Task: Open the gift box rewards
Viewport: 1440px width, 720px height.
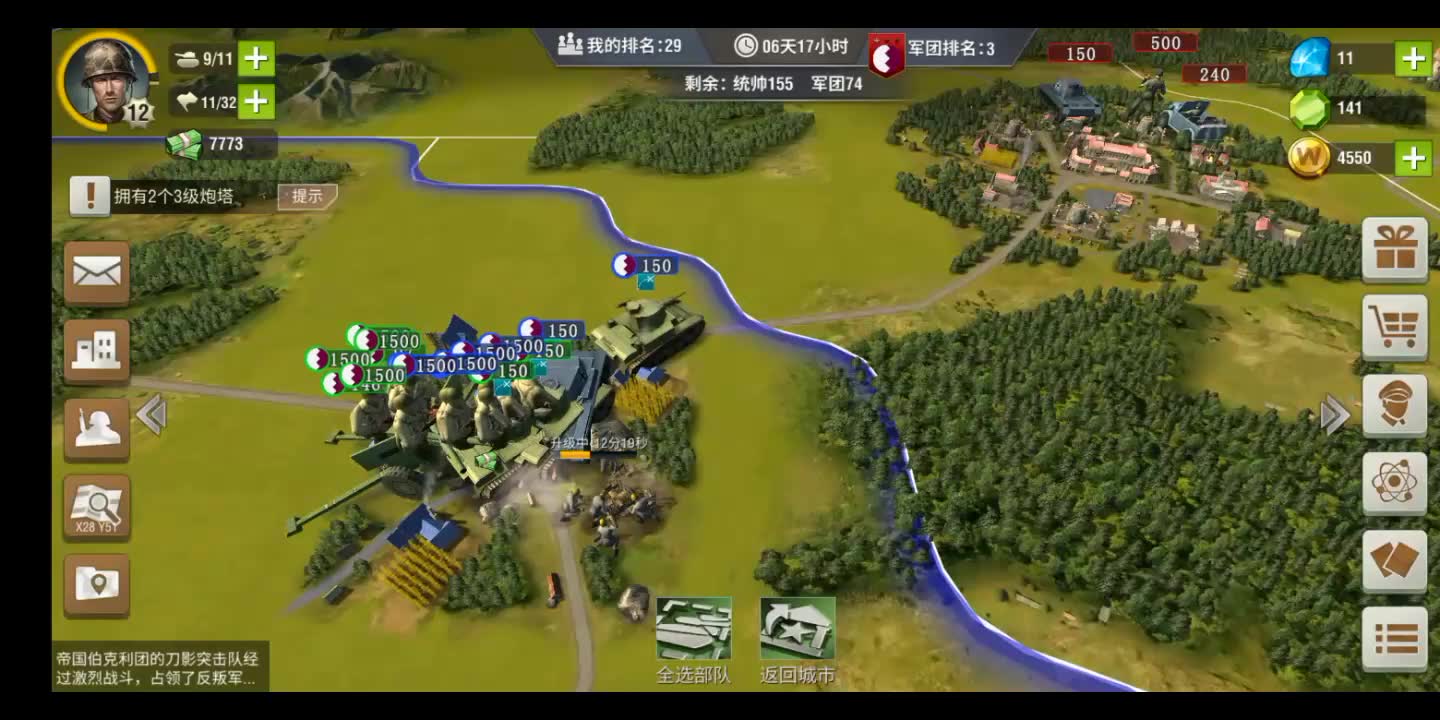Action: pyautogui.click(x=1395, y=249)
